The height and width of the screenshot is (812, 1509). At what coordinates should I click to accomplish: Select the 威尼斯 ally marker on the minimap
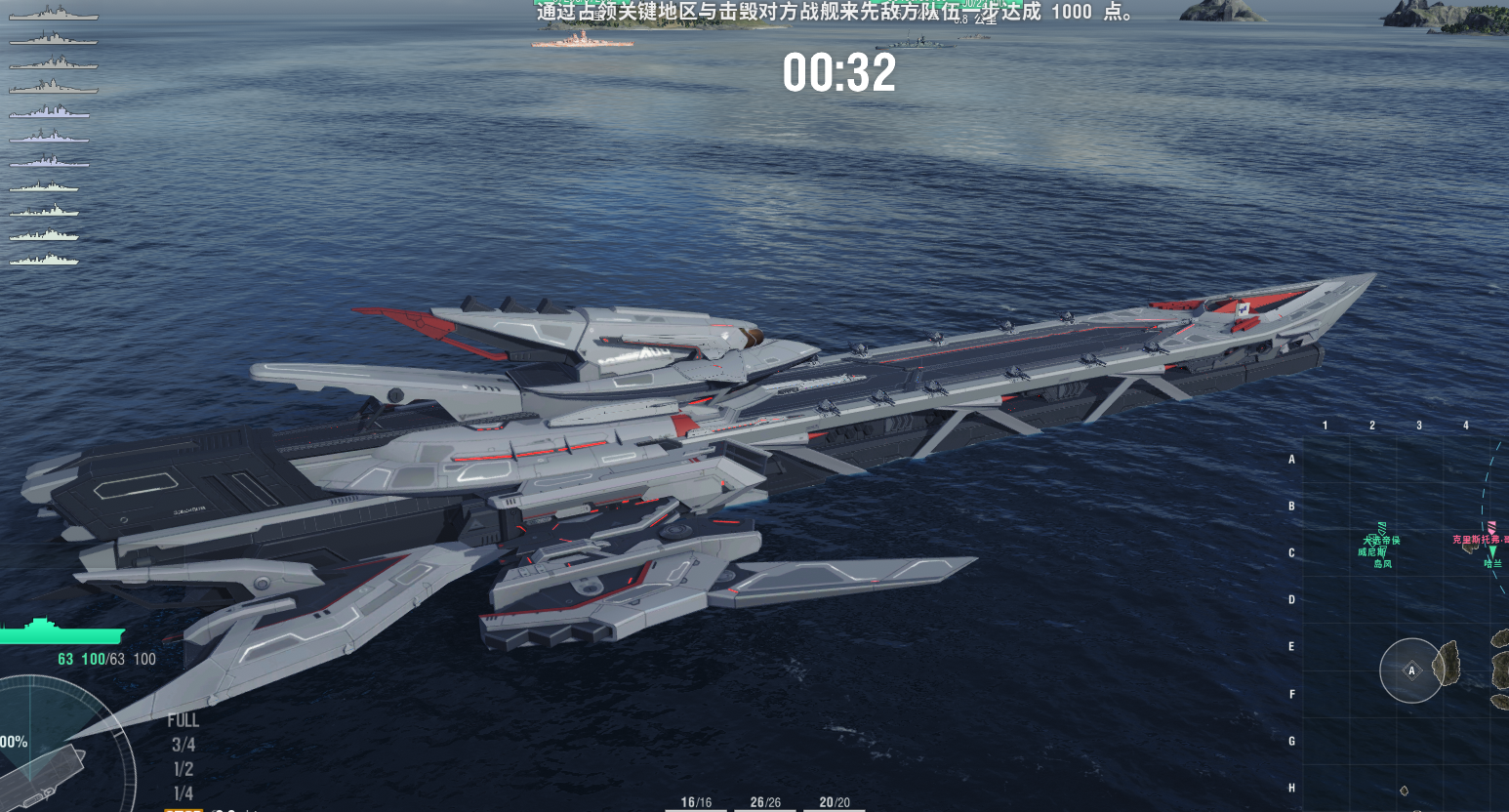[1371, 552]
